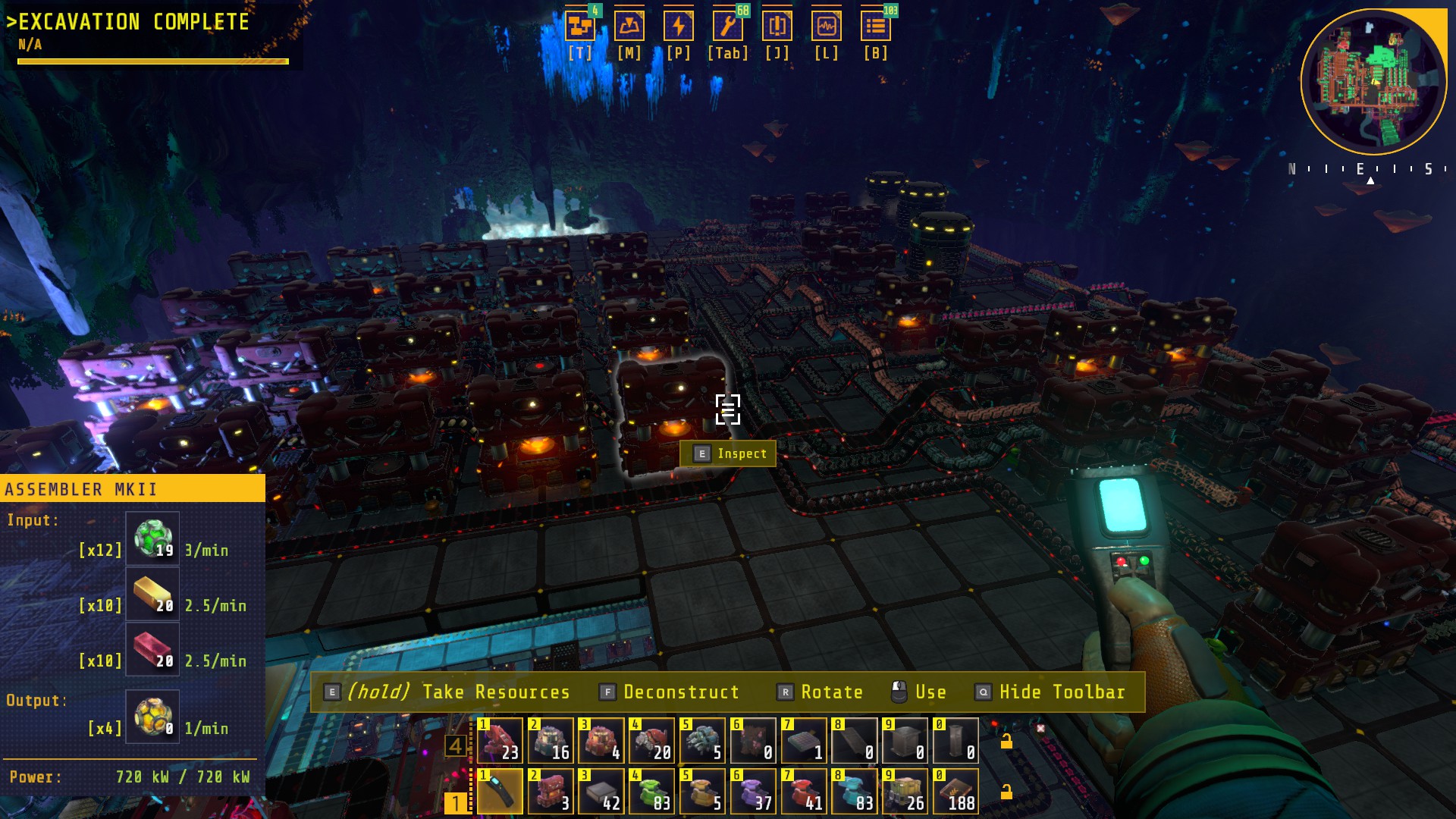Click the gold ingot input slot

pos(152,595)
